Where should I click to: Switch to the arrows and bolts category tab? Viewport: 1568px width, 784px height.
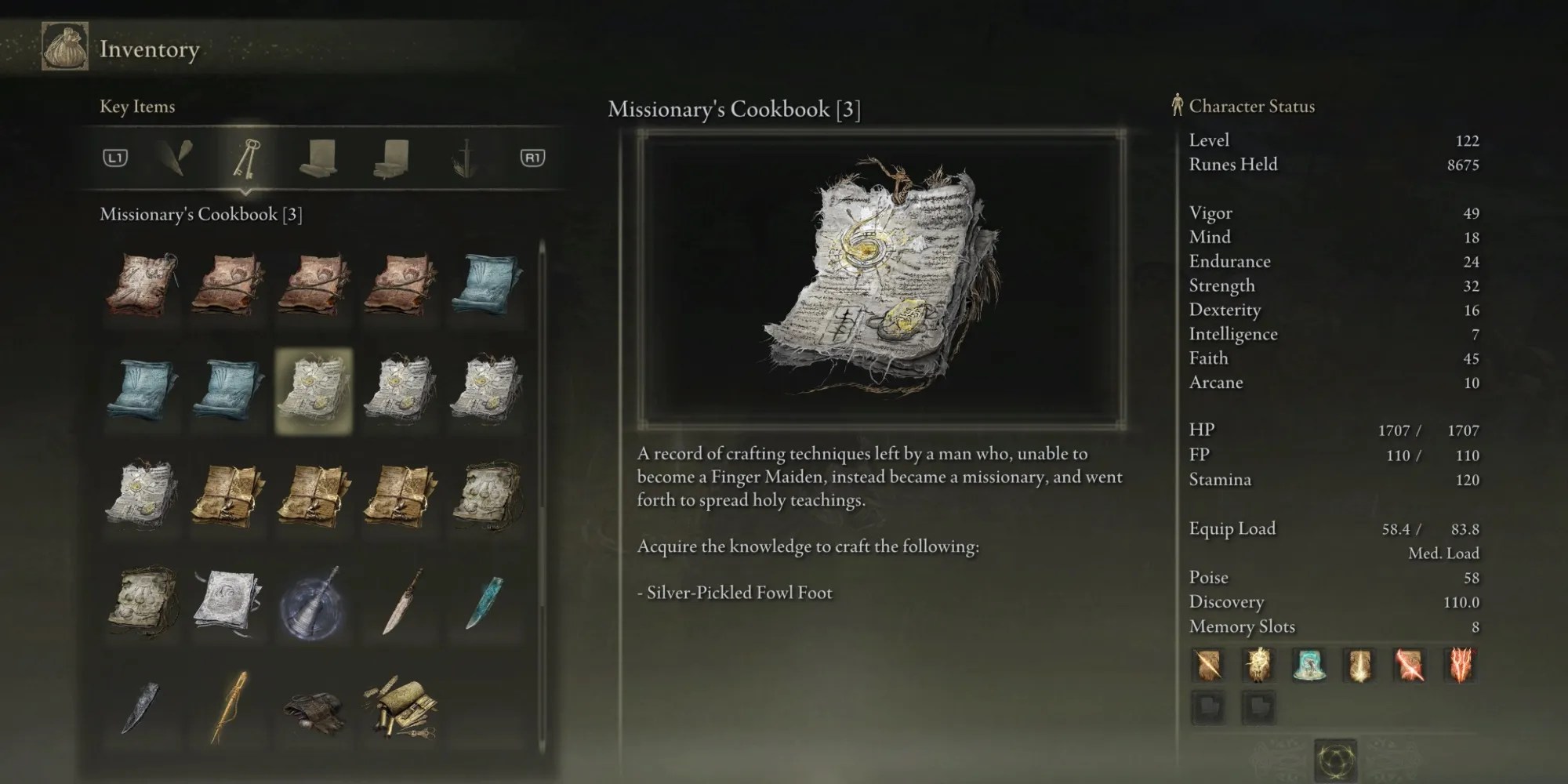pyautogui.click(x=174, y=157)
